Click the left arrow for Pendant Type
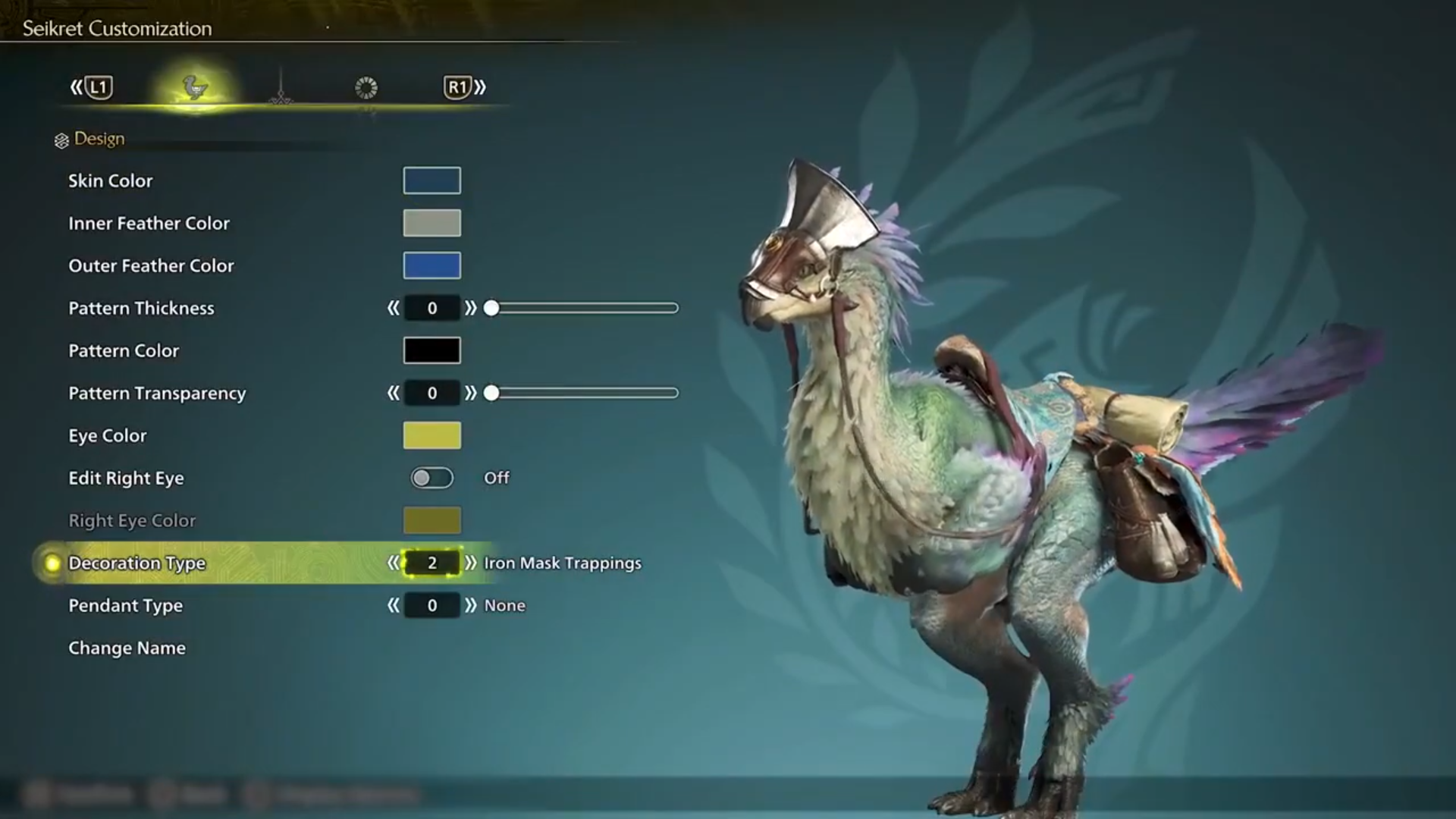 (393, 605)
